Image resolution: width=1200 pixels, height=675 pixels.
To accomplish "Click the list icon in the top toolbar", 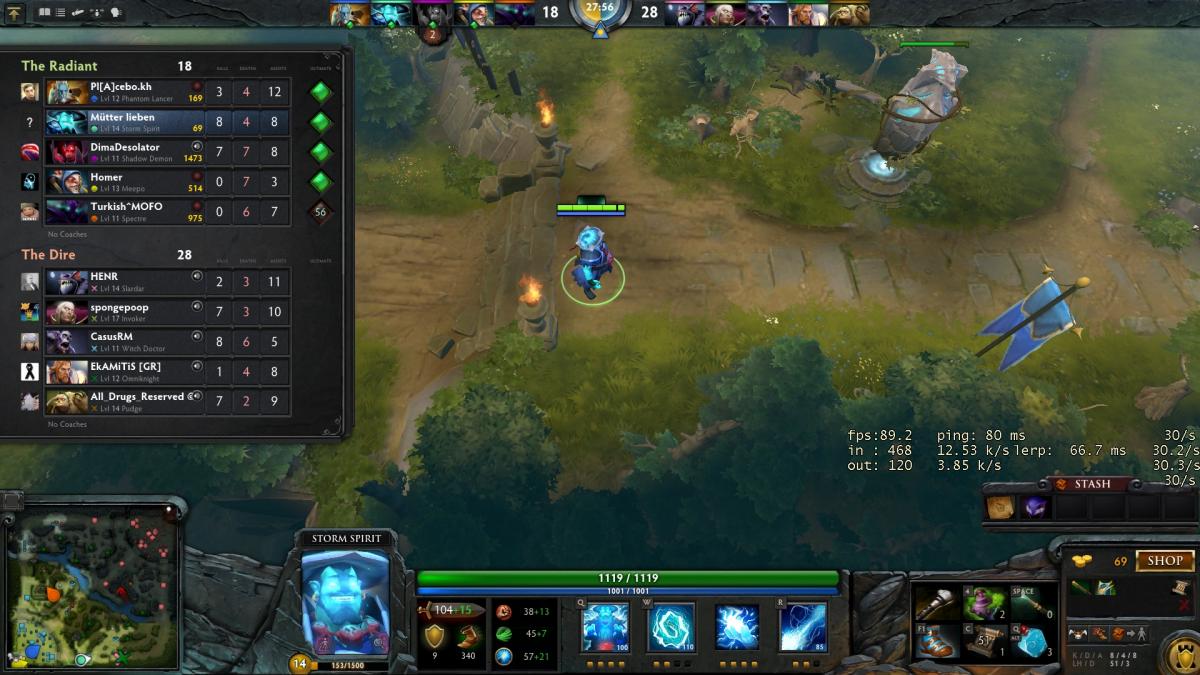I will 61,13.
